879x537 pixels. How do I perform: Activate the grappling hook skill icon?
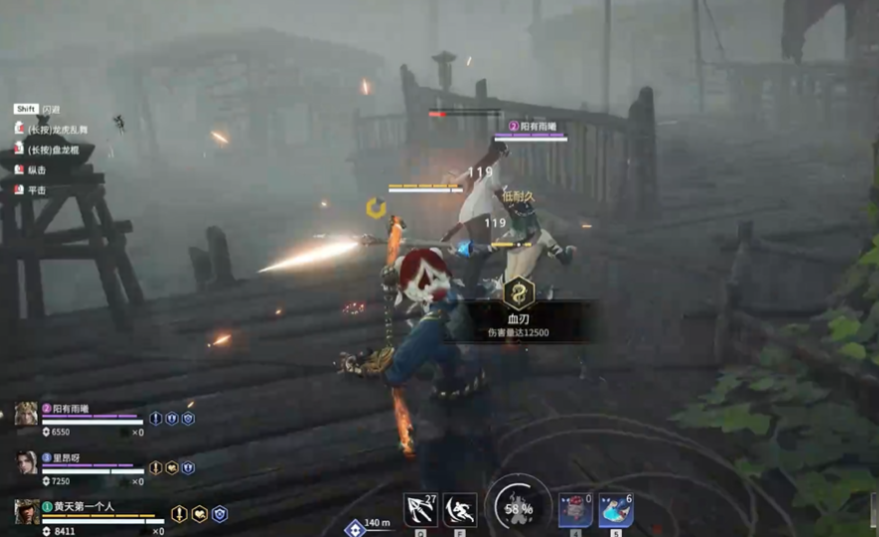pyautogui.click(x=419, y=510)
